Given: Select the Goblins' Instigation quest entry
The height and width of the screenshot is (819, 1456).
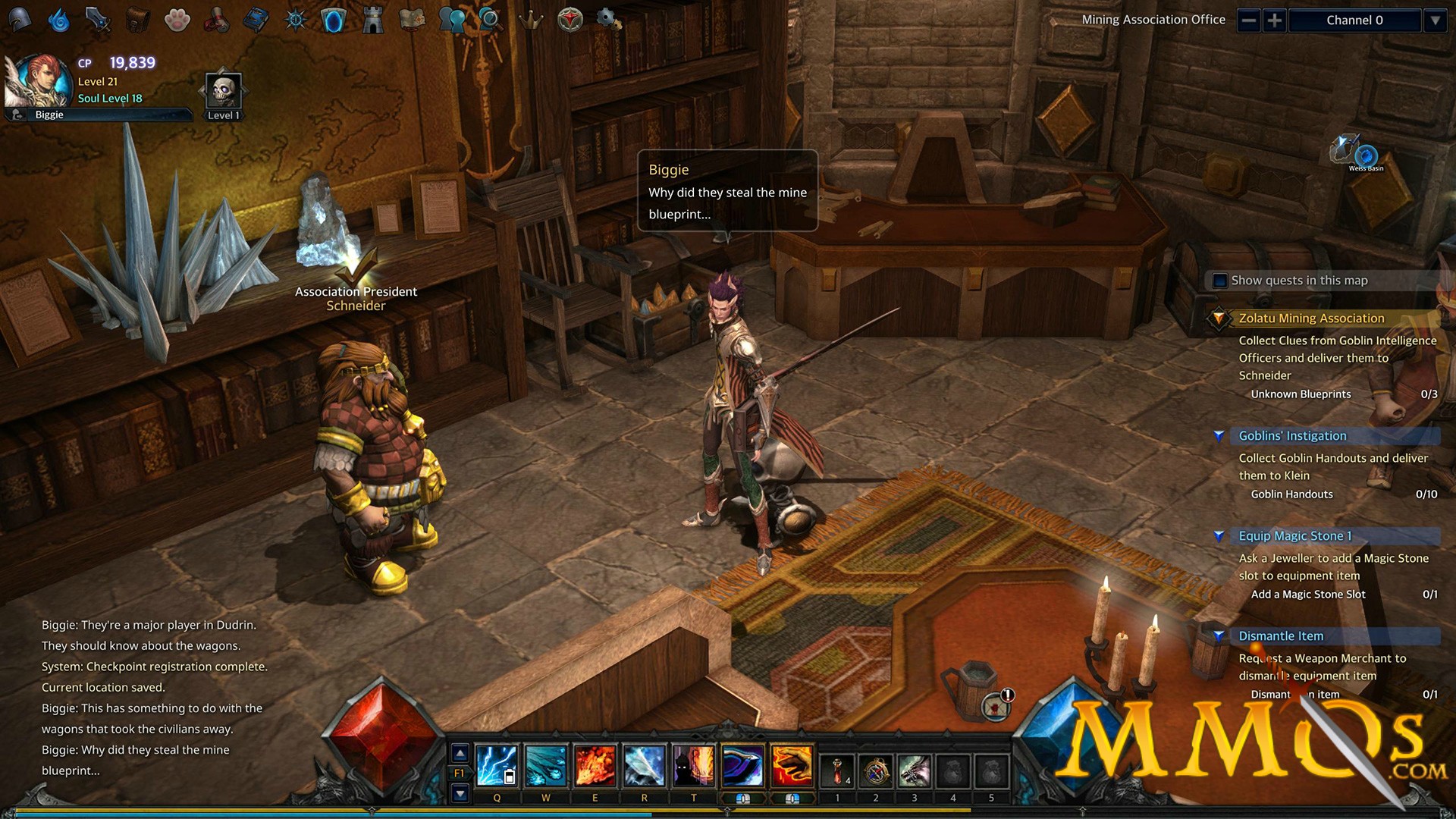Looking at the screenshot, I should (x=1292, y=436).
